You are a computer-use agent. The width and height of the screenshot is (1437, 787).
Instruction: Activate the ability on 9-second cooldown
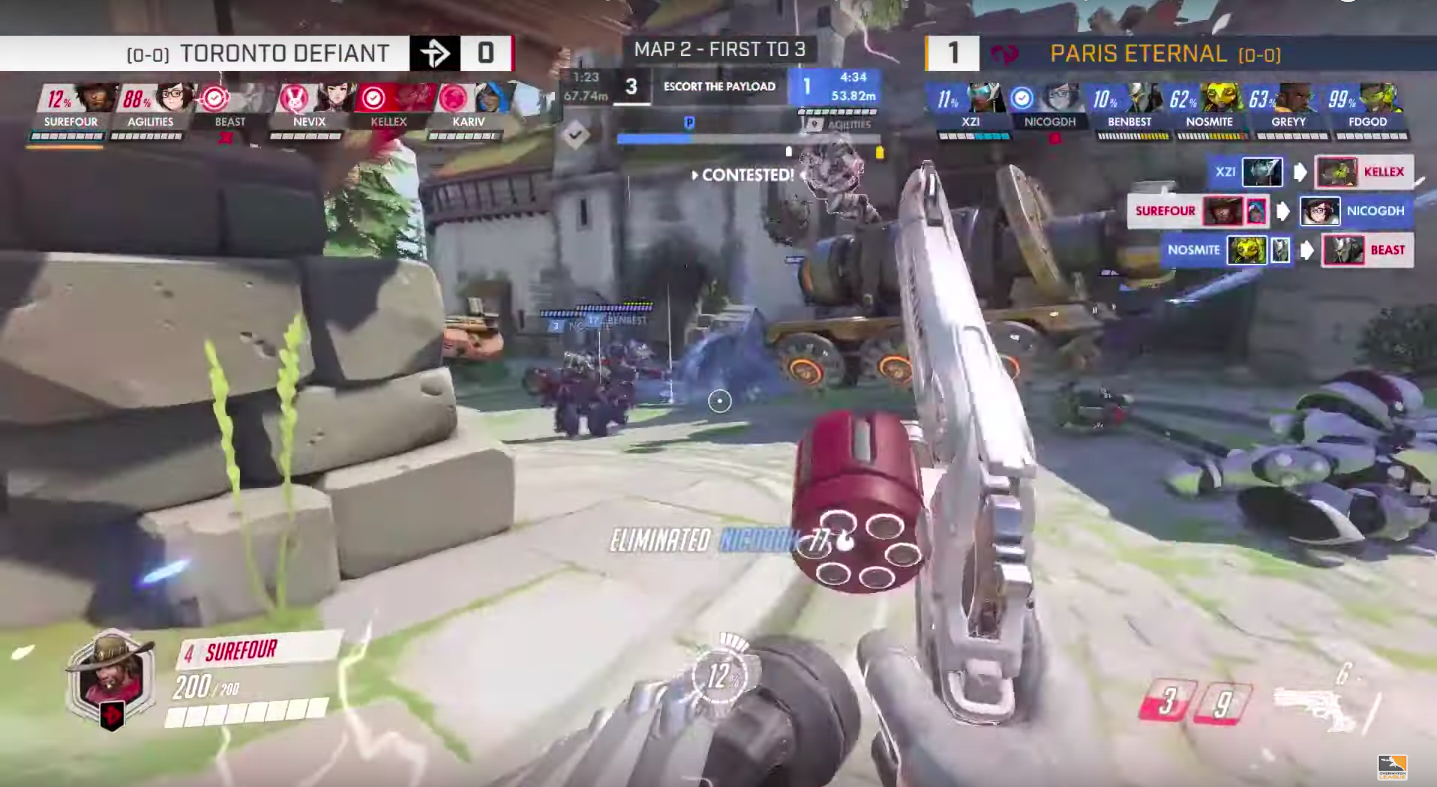1222,703
